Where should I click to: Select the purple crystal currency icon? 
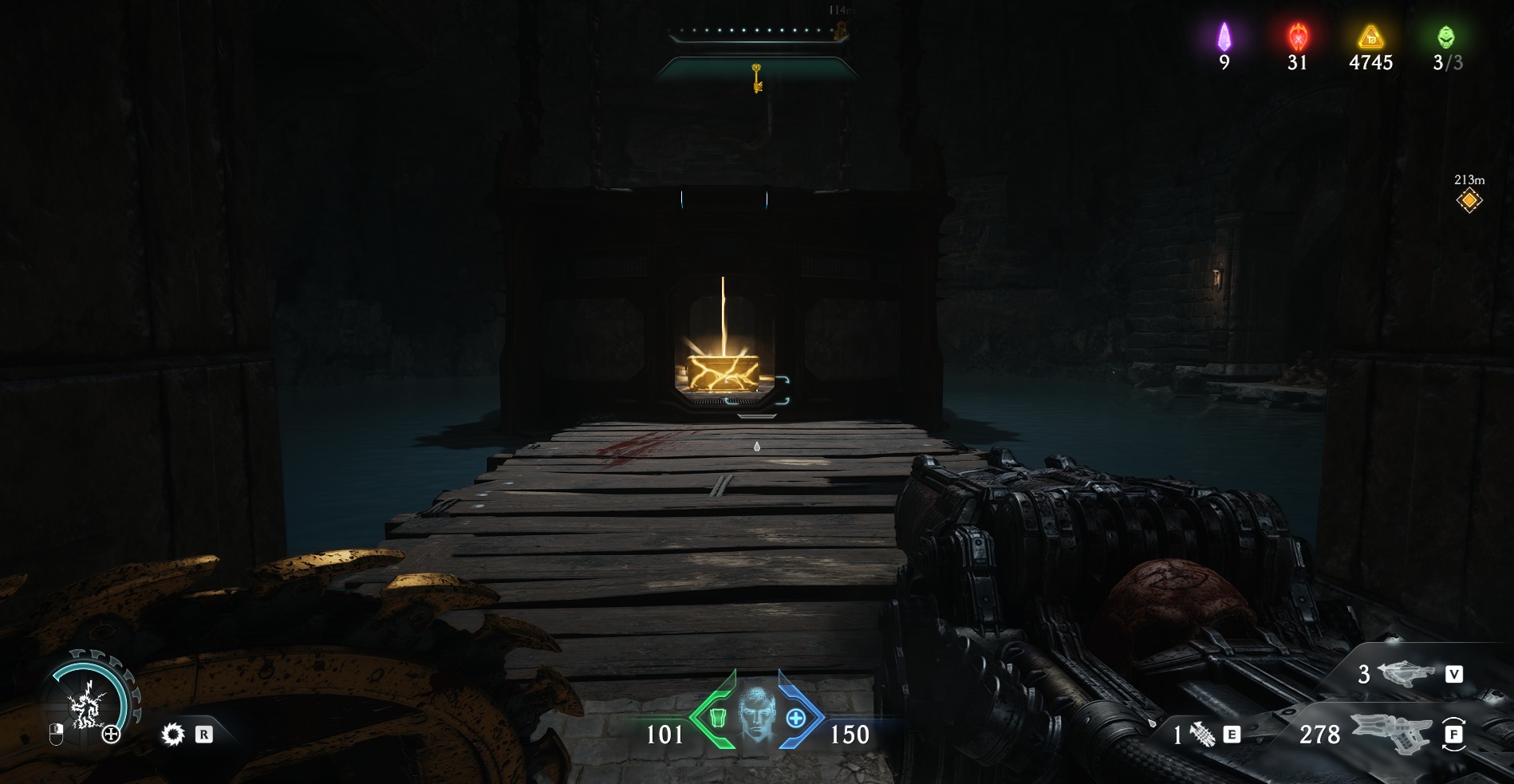coord(1224,37)
